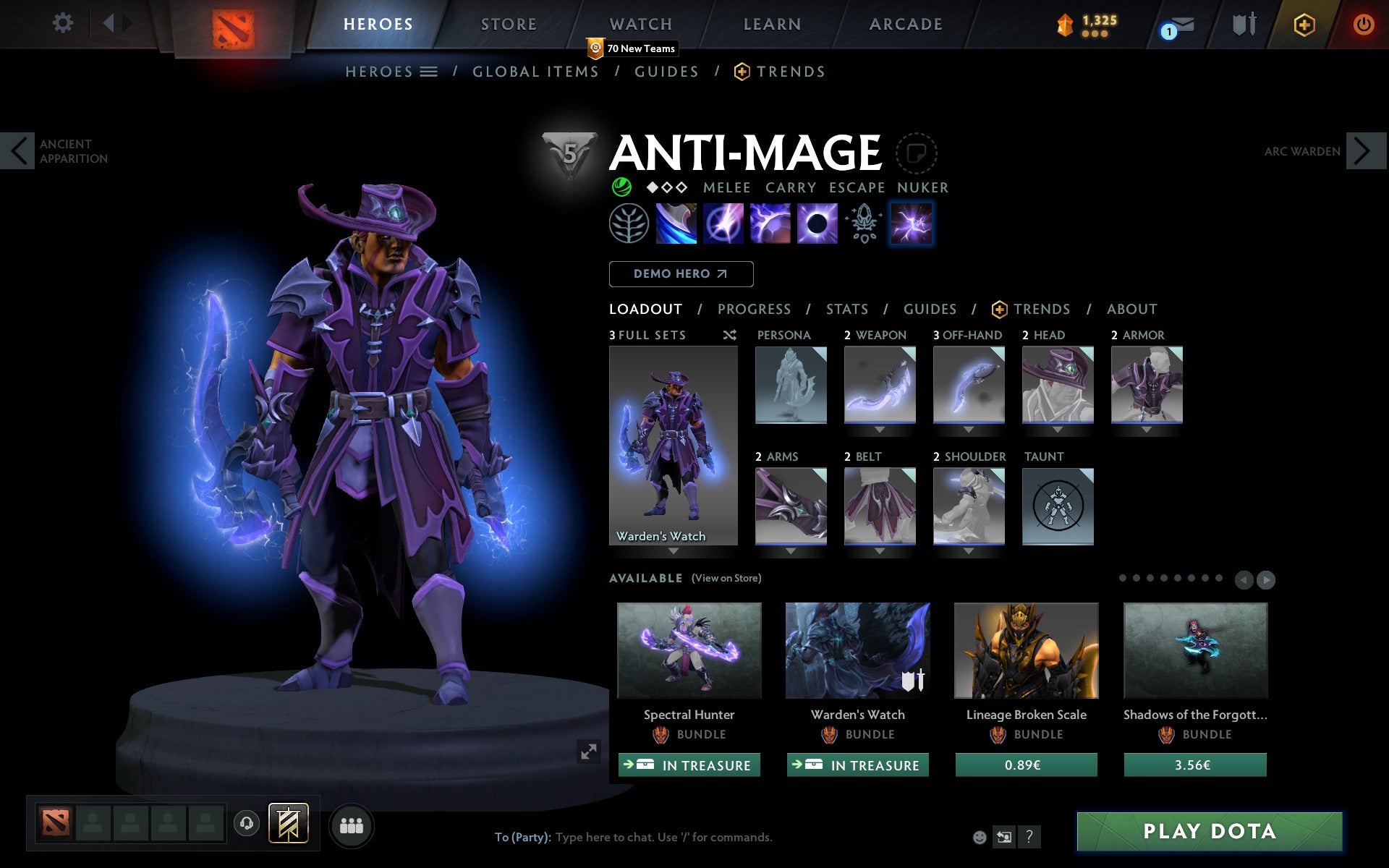
Task: Click the green checkmark near hero difficulty
Action: [x=621, y=187]
